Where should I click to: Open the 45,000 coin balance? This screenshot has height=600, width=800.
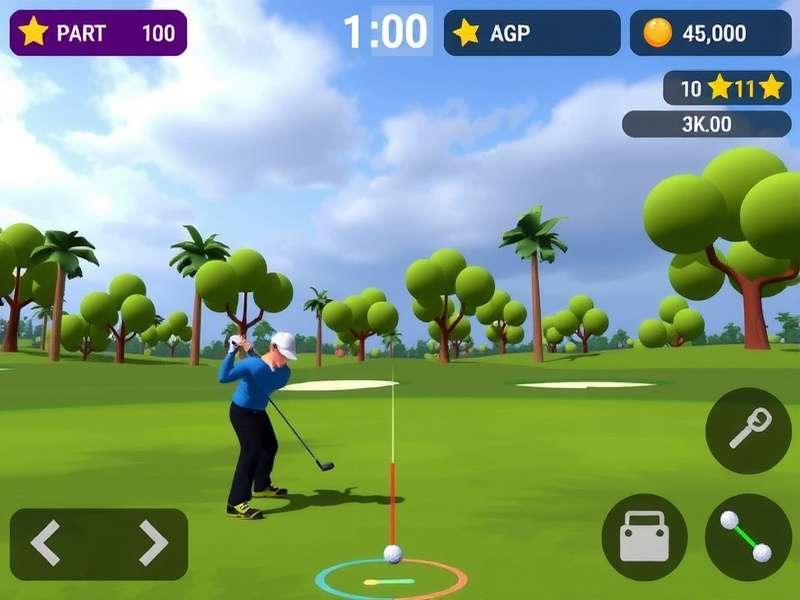(x=710, y=33)
